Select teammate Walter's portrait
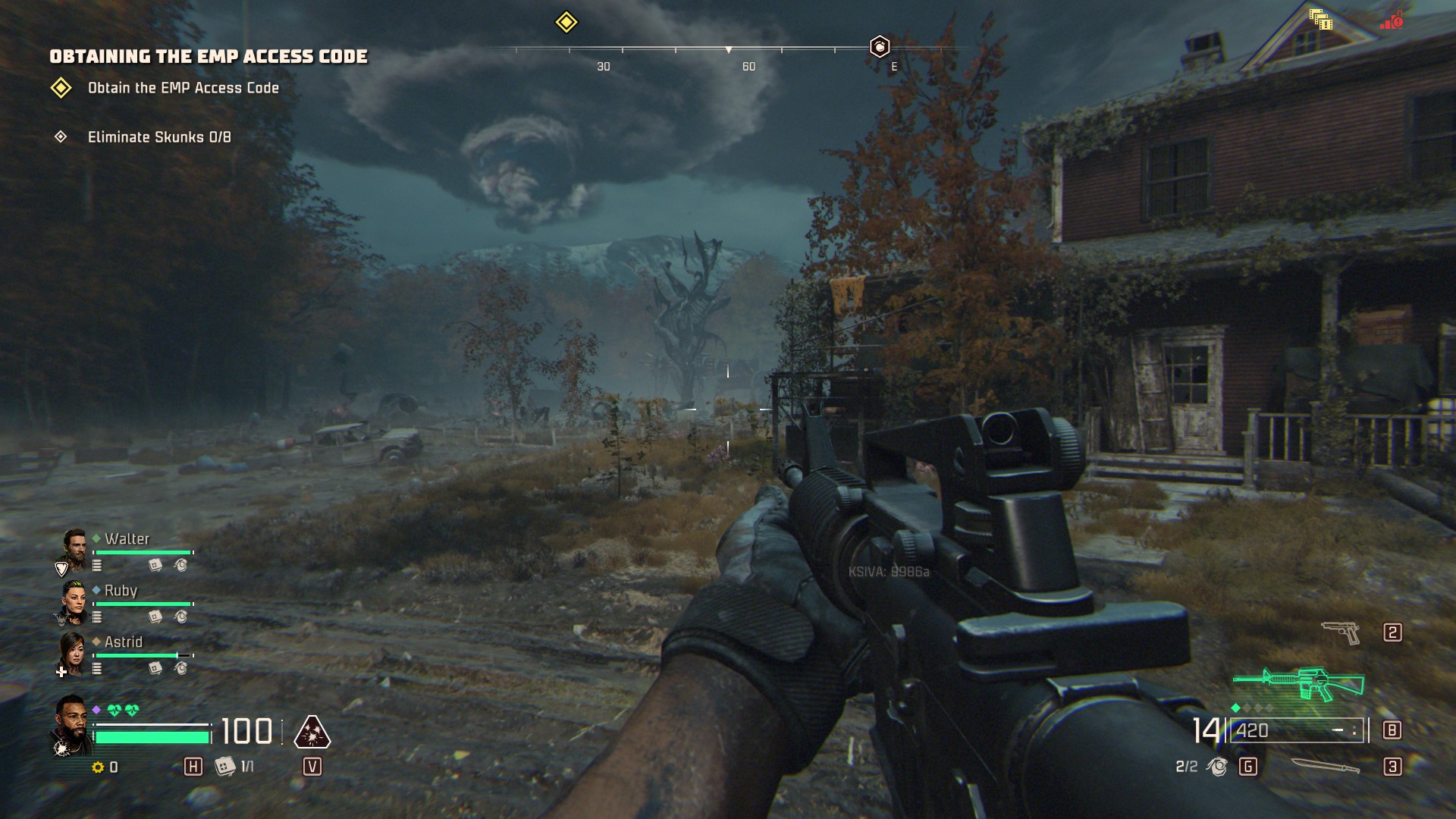This screenshot has height=819, width=1456. coord(74,549)
